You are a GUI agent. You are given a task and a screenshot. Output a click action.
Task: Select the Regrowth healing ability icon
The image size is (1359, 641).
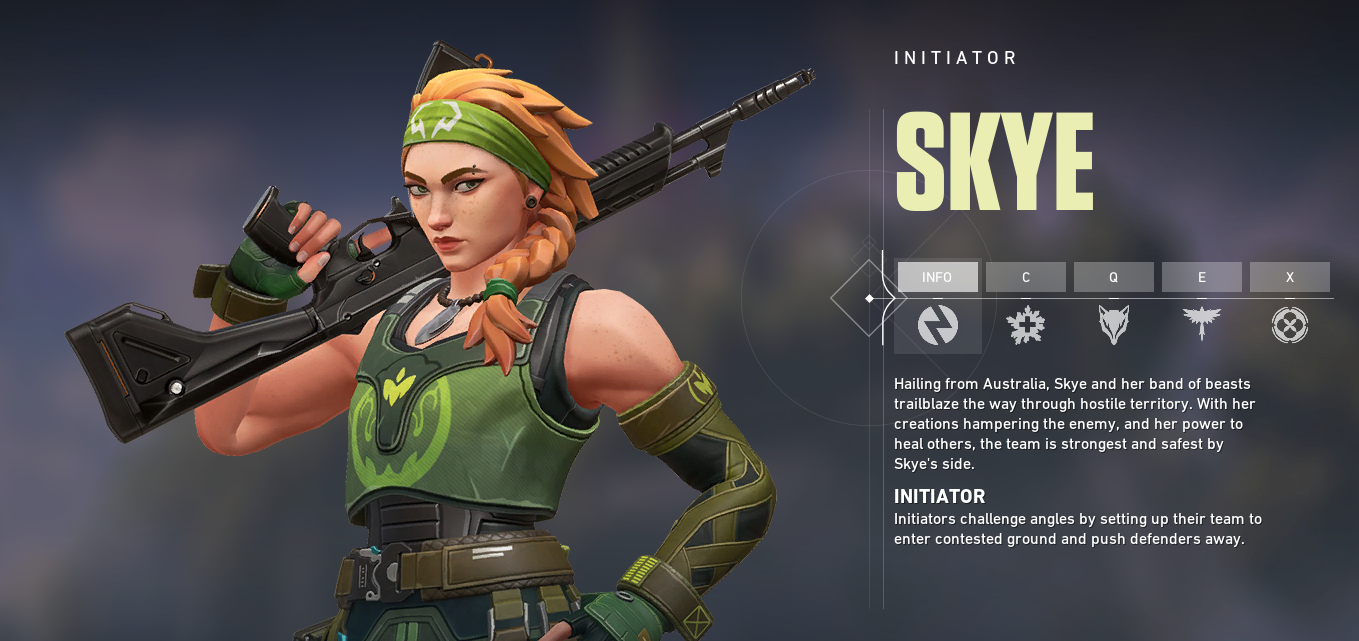tap(1025, 326)
